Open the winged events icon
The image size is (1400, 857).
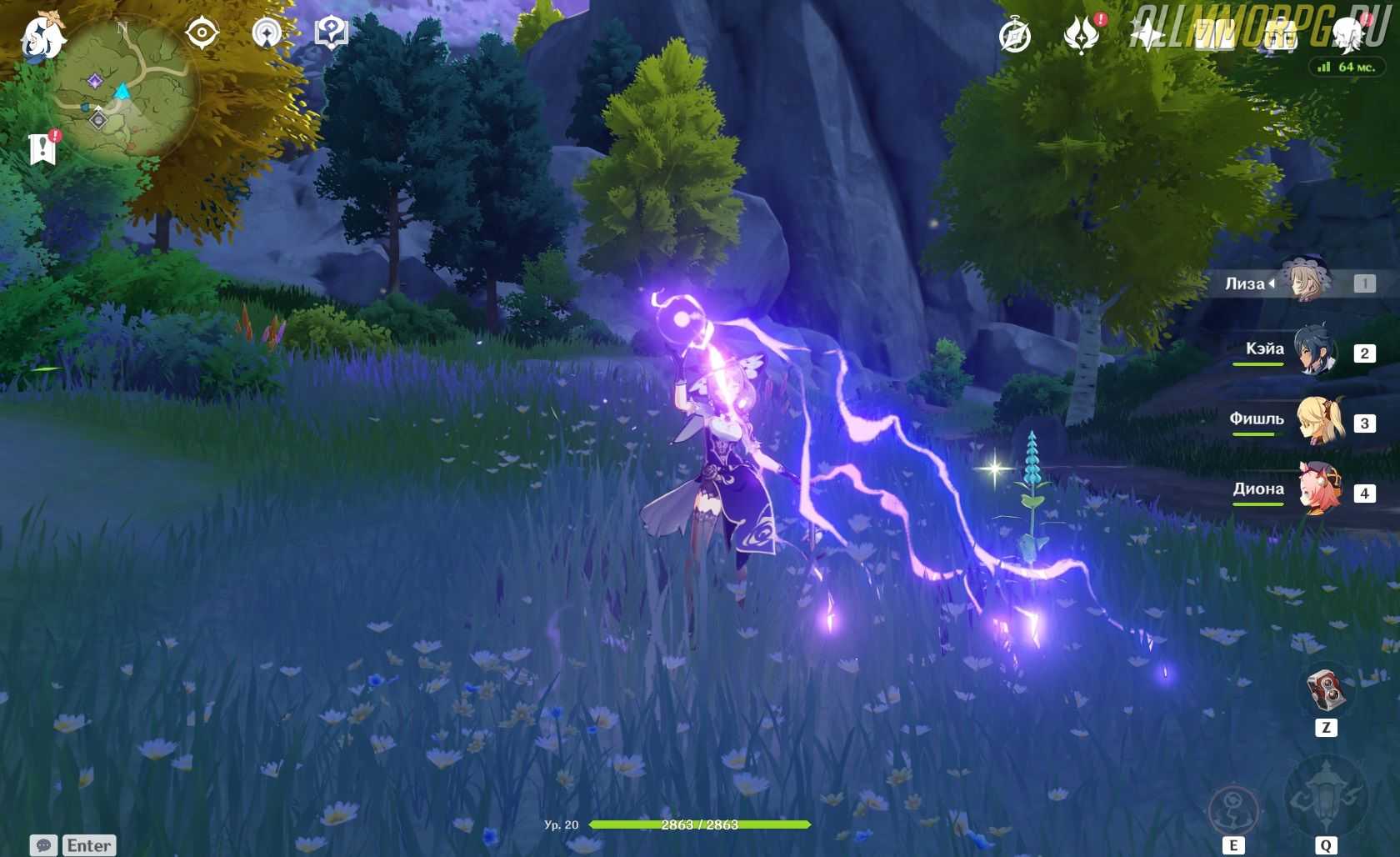tap(1081, 36)
